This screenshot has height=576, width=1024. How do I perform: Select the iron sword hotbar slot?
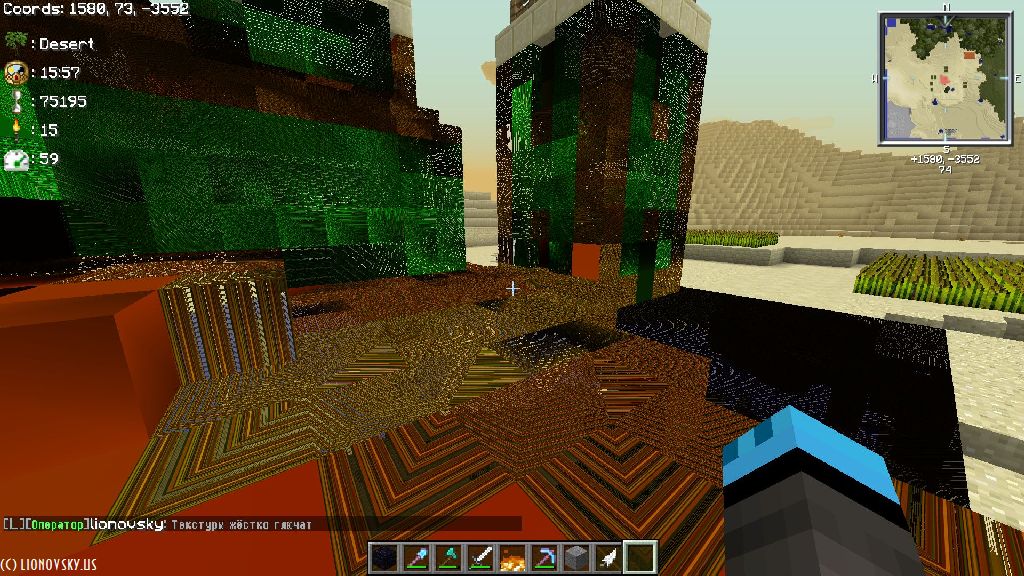point(481,557)
